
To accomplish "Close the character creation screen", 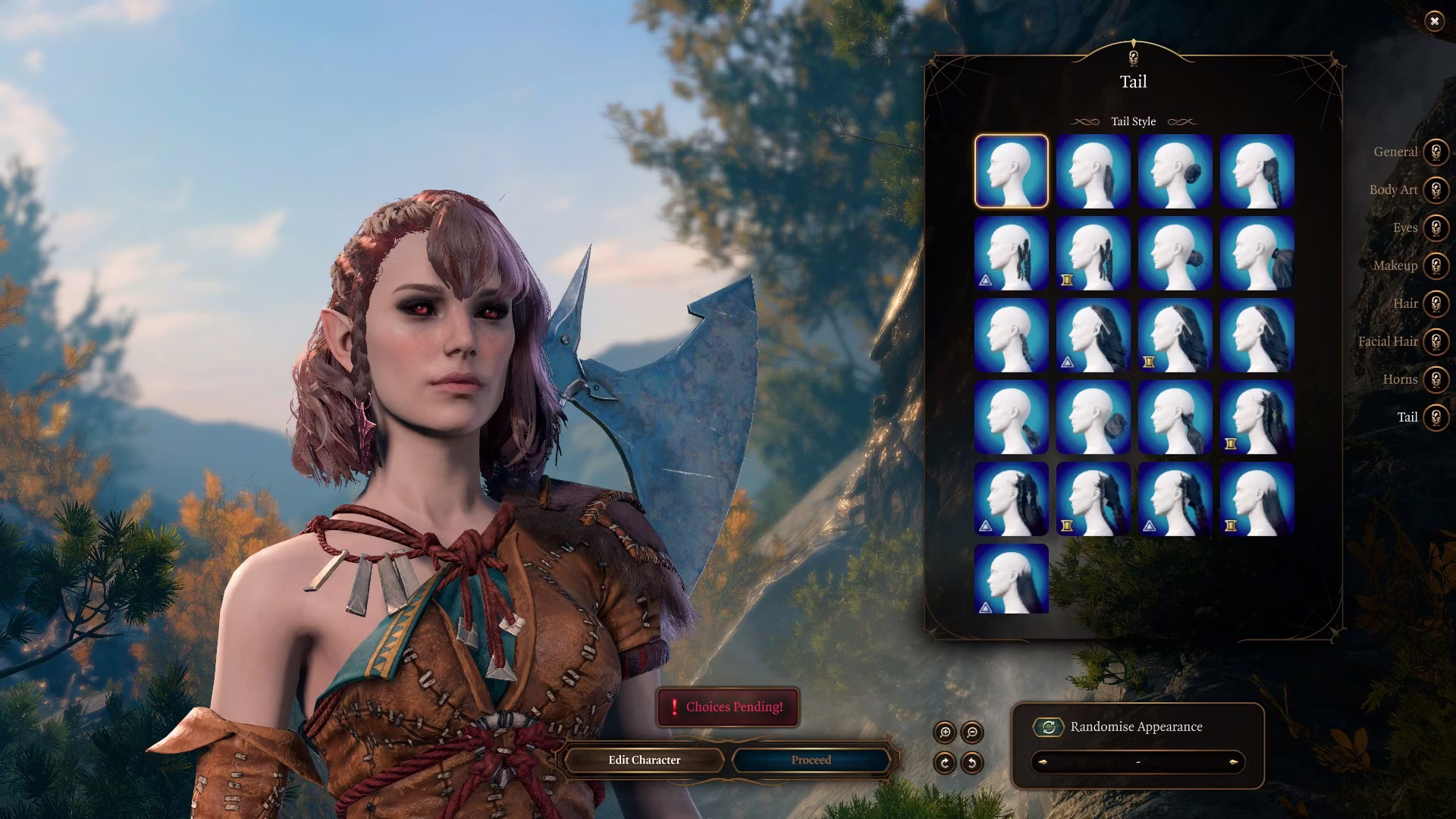I will coord(1434,21).
